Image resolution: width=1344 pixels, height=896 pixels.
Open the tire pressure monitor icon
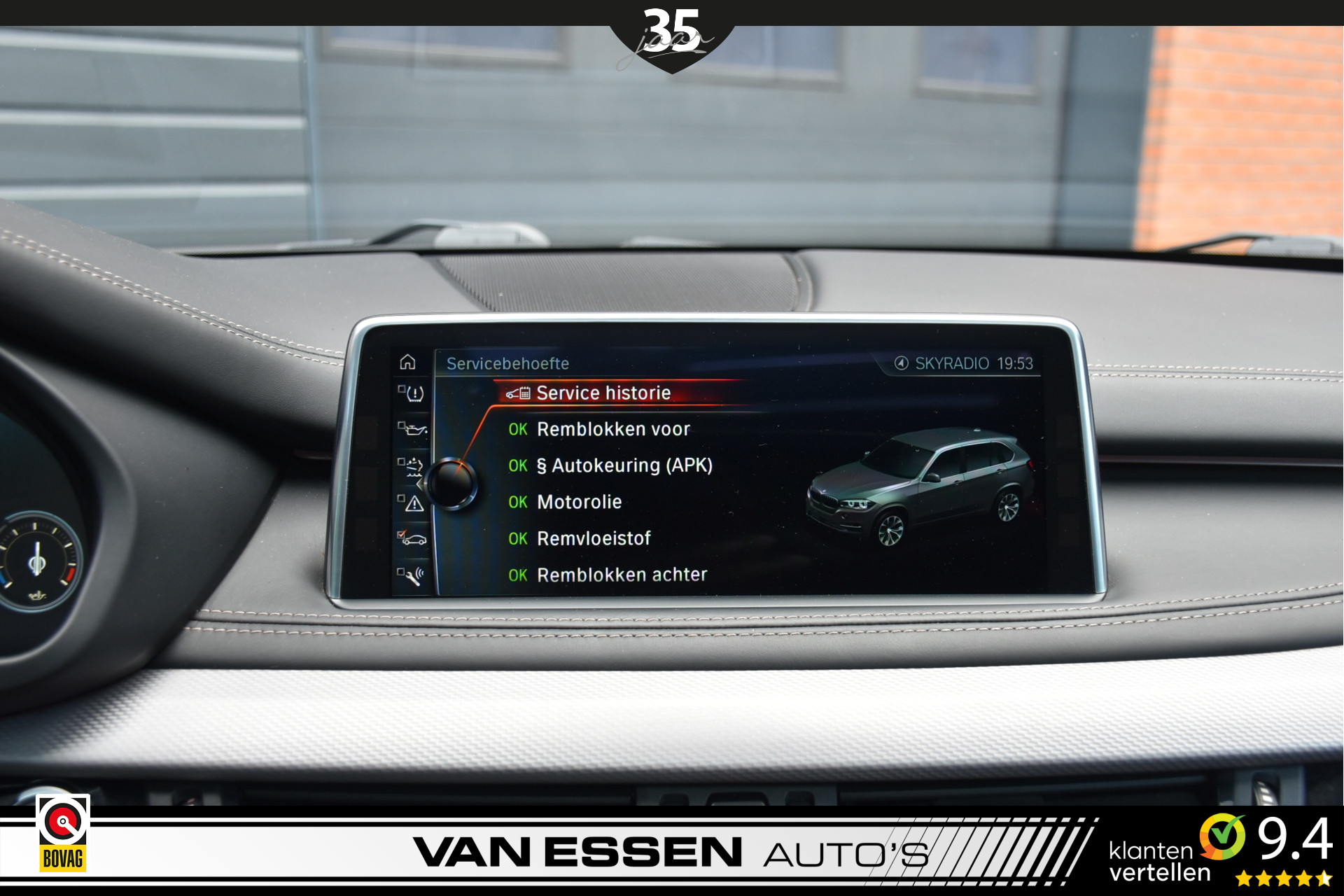[413, 393]
